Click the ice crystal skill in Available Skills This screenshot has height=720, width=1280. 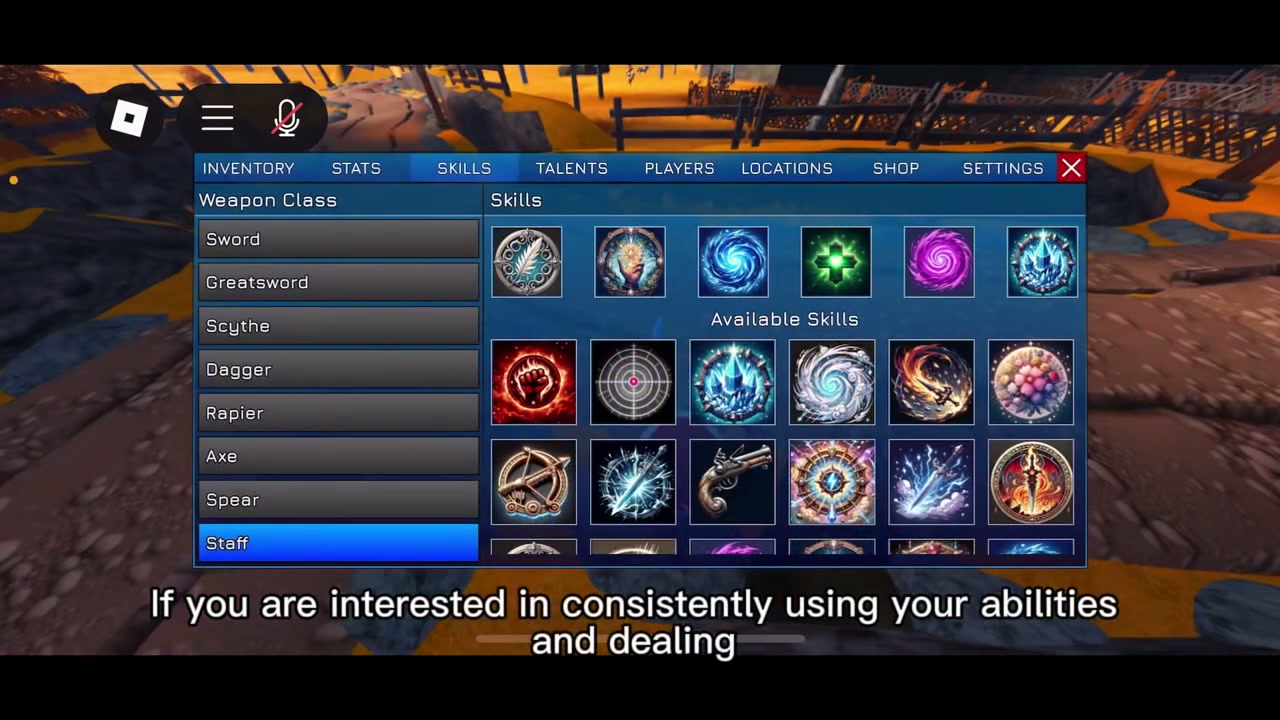[x=732, y=382]
